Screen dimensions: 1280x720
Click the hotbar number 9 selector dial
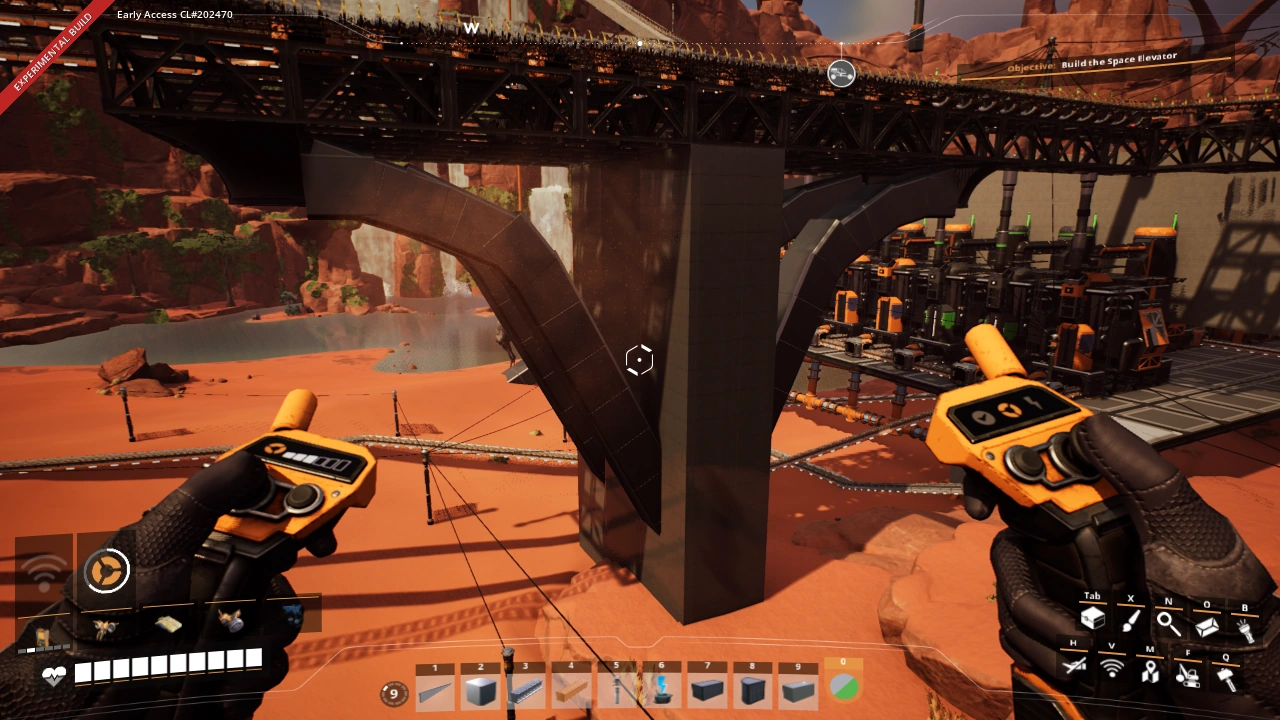(394, 693)
